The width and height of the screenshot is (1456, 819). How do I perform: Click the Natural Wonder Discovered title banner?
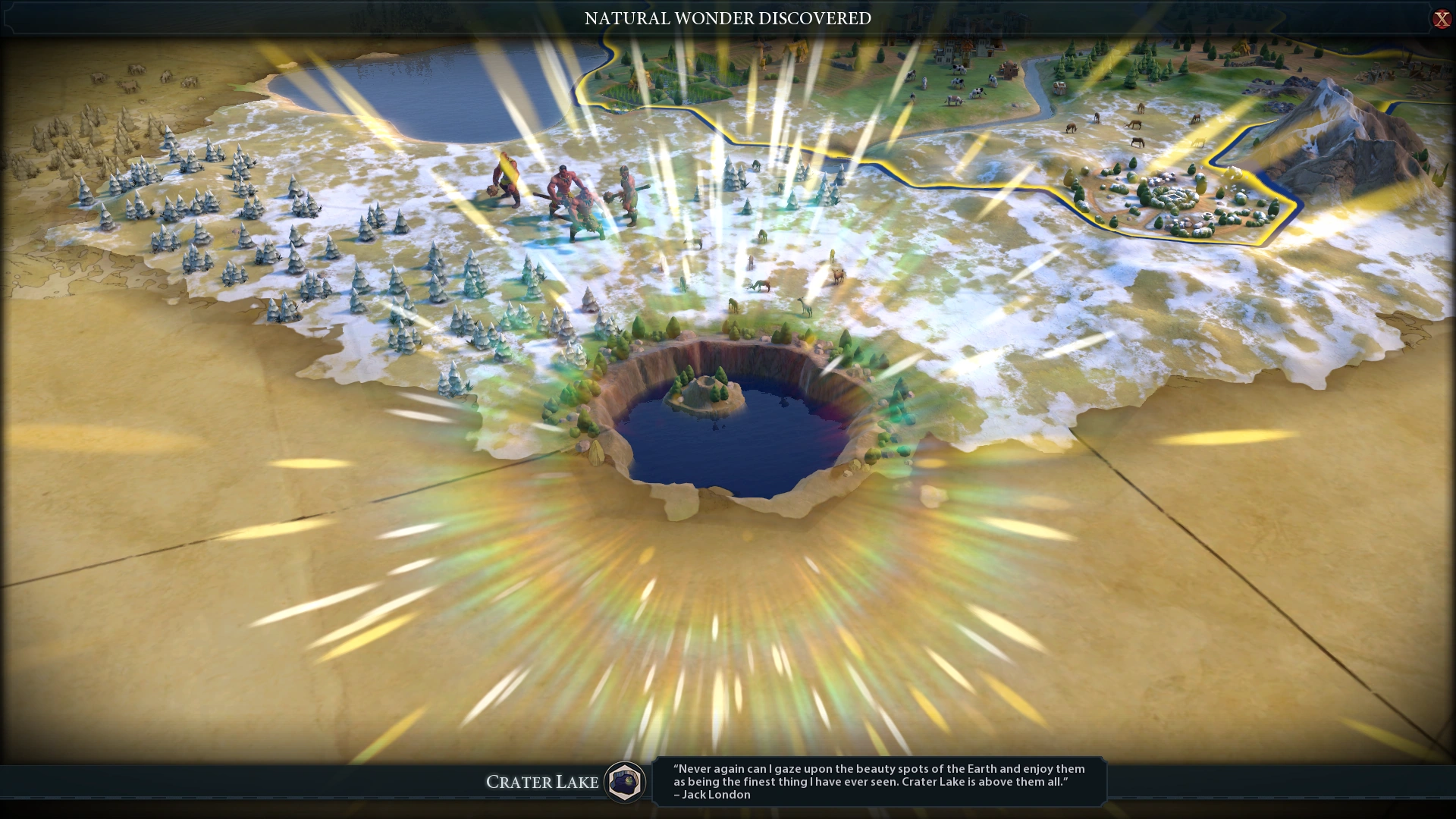click(727, 19)
